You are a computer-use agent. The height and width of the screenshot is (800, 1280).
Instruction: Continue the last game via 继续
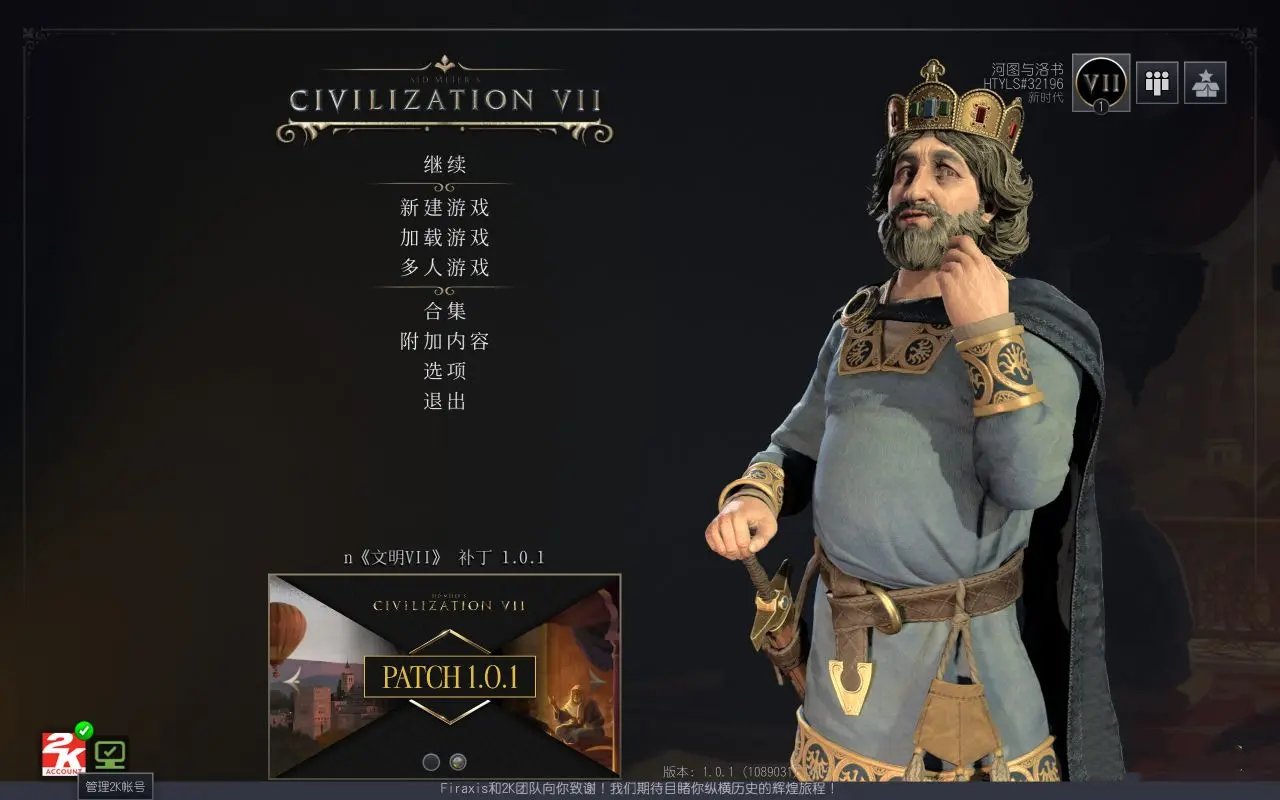(x=445, y=165)
